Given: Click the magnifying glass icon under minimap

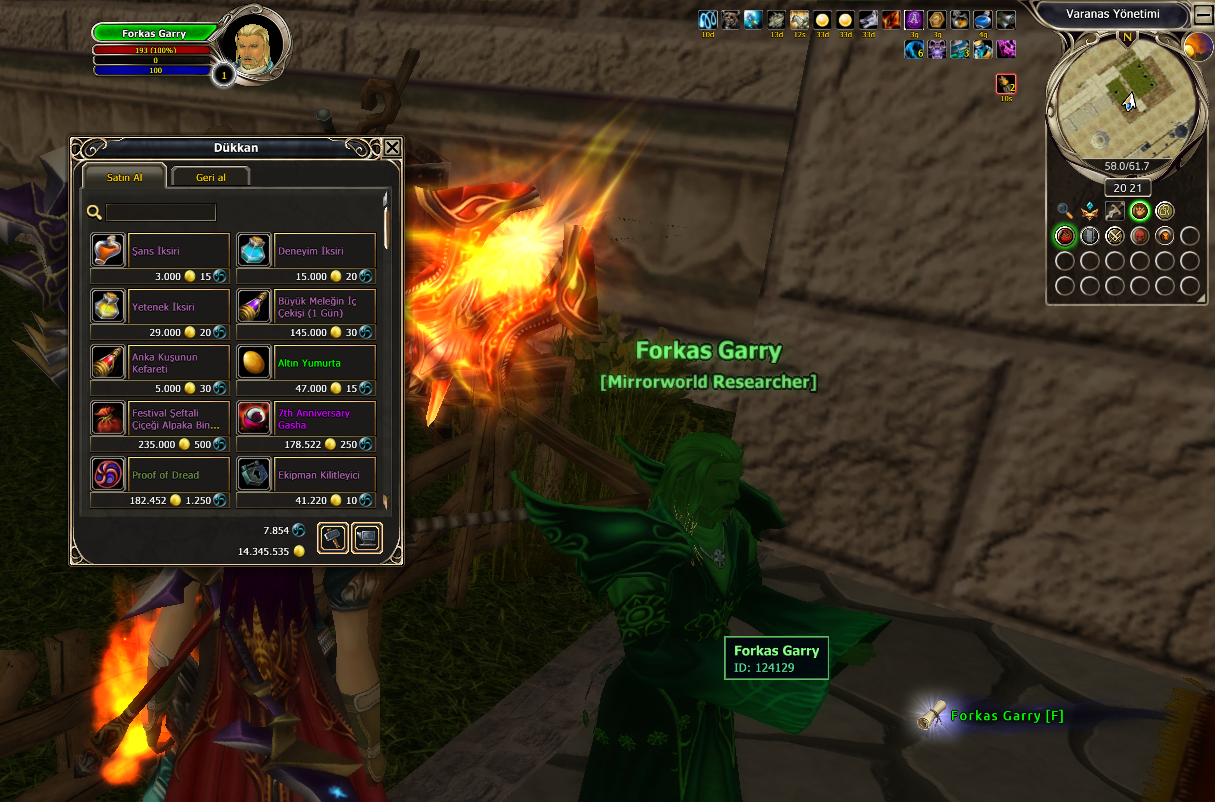Looking at the screenshot, I should (1064, 211).
